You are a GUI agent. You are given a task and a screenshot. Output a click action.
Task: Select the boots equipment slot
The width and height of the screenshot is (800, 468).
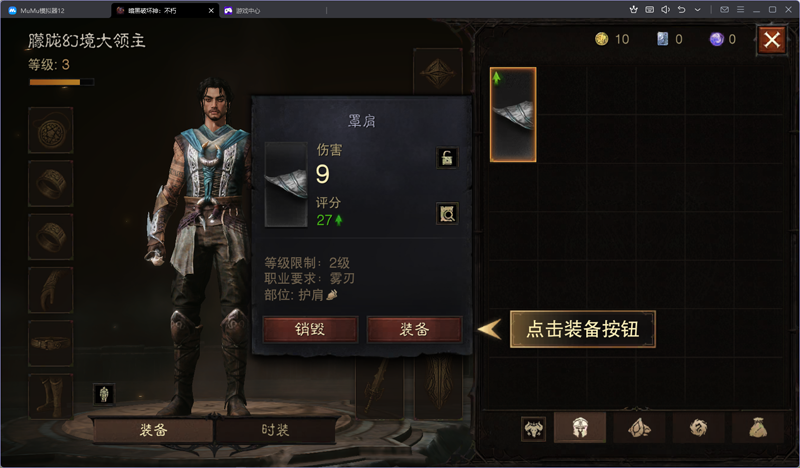[50, 395]
